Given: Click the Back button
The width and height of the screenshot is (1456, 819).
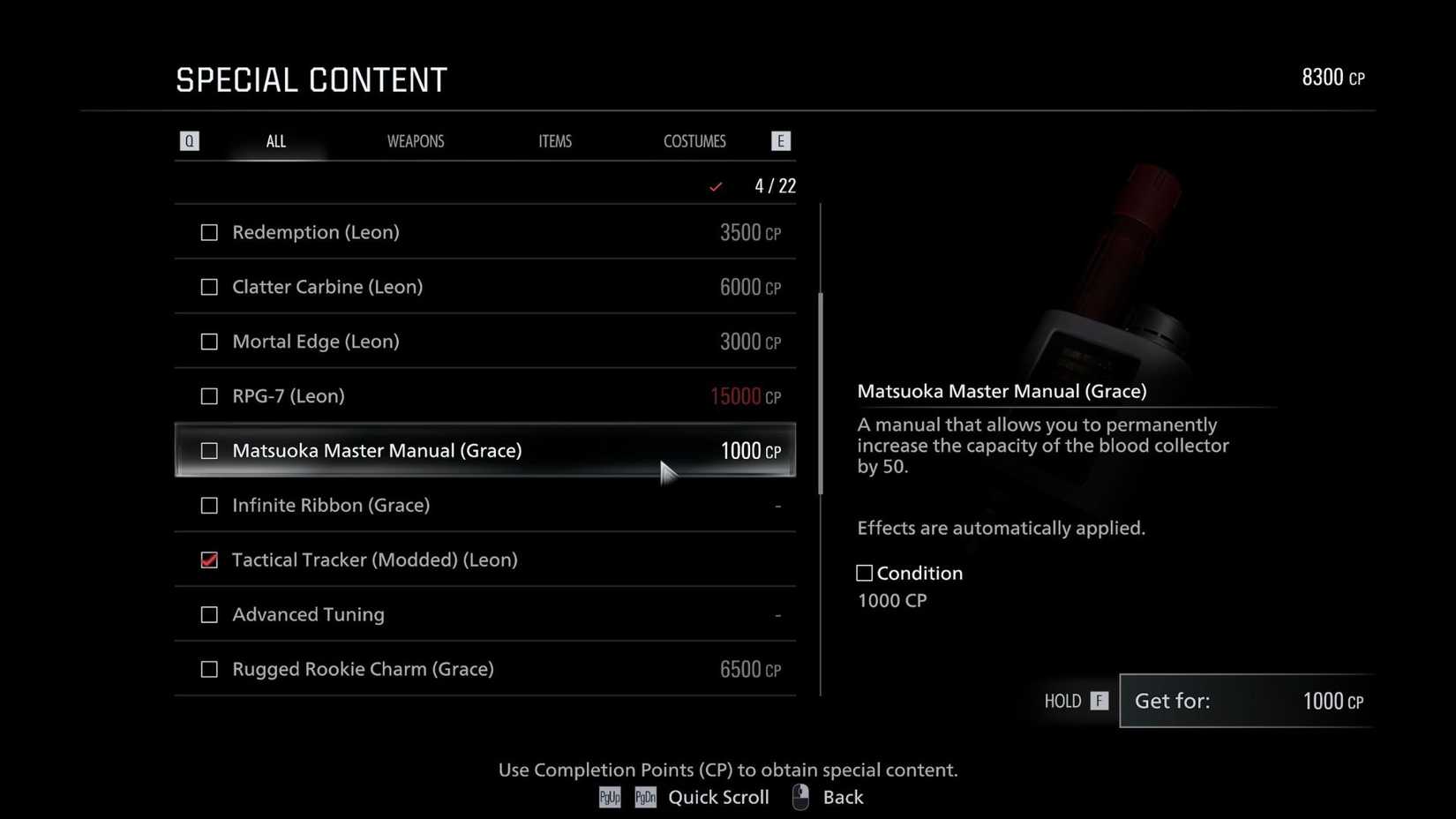Looking at the screenshot, I should (x=843, y=797).
